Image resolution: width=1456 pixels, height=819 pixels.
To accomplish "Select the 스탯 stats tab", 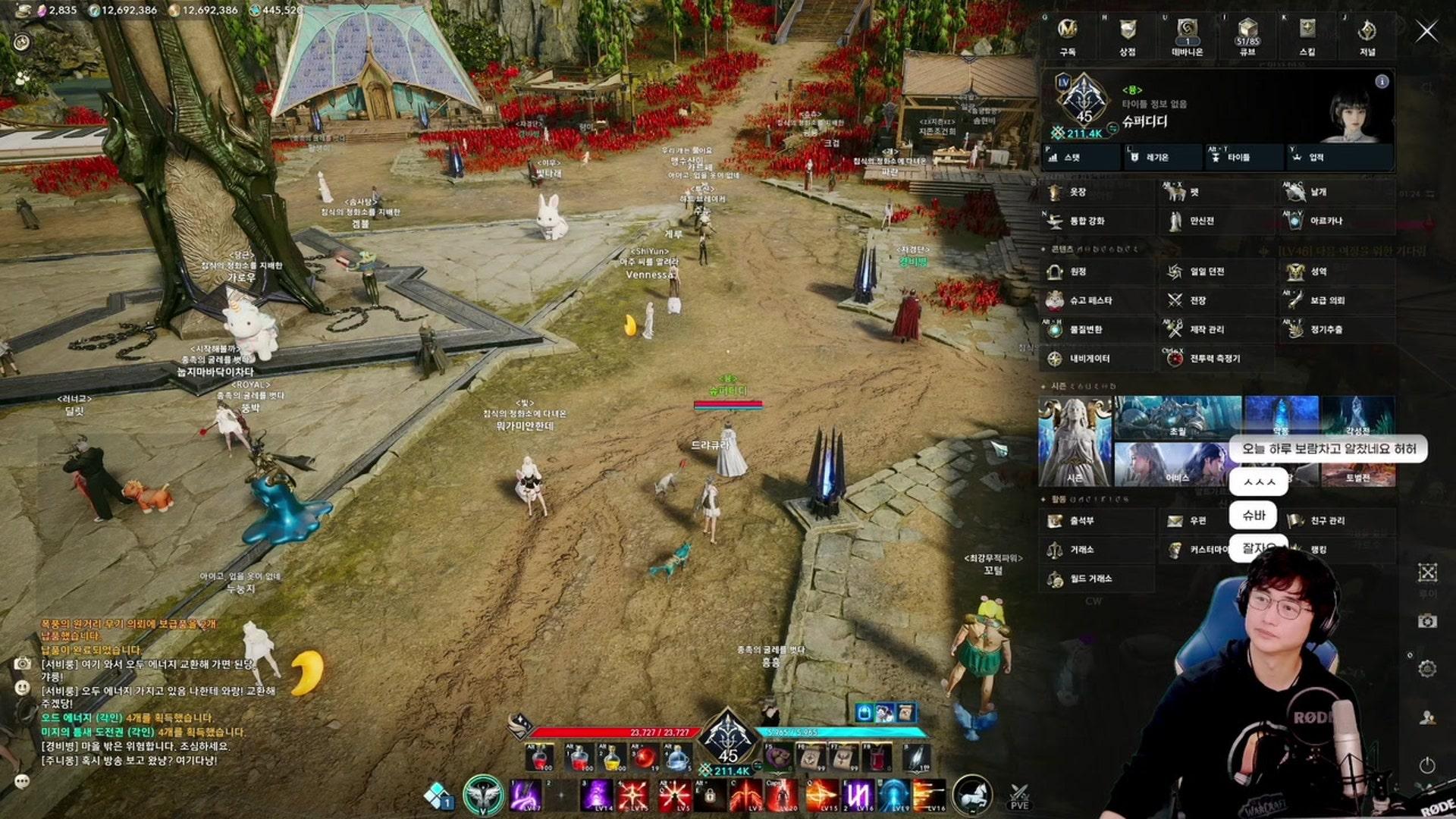I will [1082, 157].
